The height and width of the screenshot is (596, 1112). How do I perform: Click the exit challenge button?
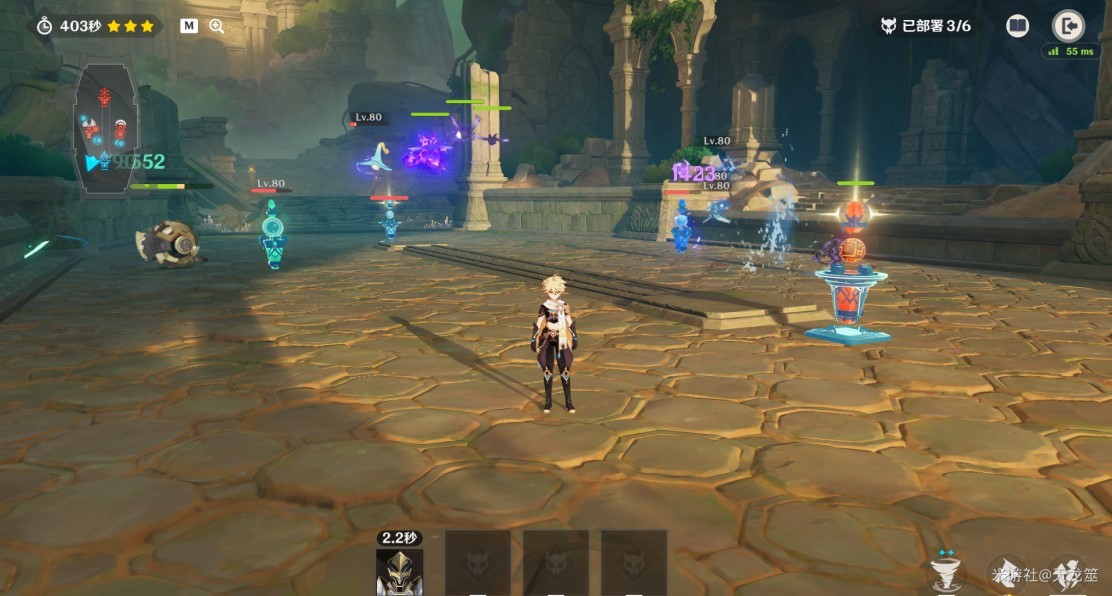coord(1068,26)
